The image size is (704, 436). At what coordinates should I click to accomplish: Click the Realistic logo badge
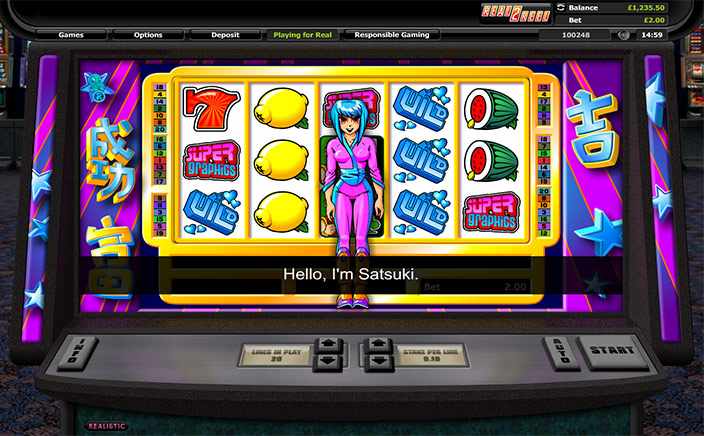pyautogui.click(x=109, y=426)
